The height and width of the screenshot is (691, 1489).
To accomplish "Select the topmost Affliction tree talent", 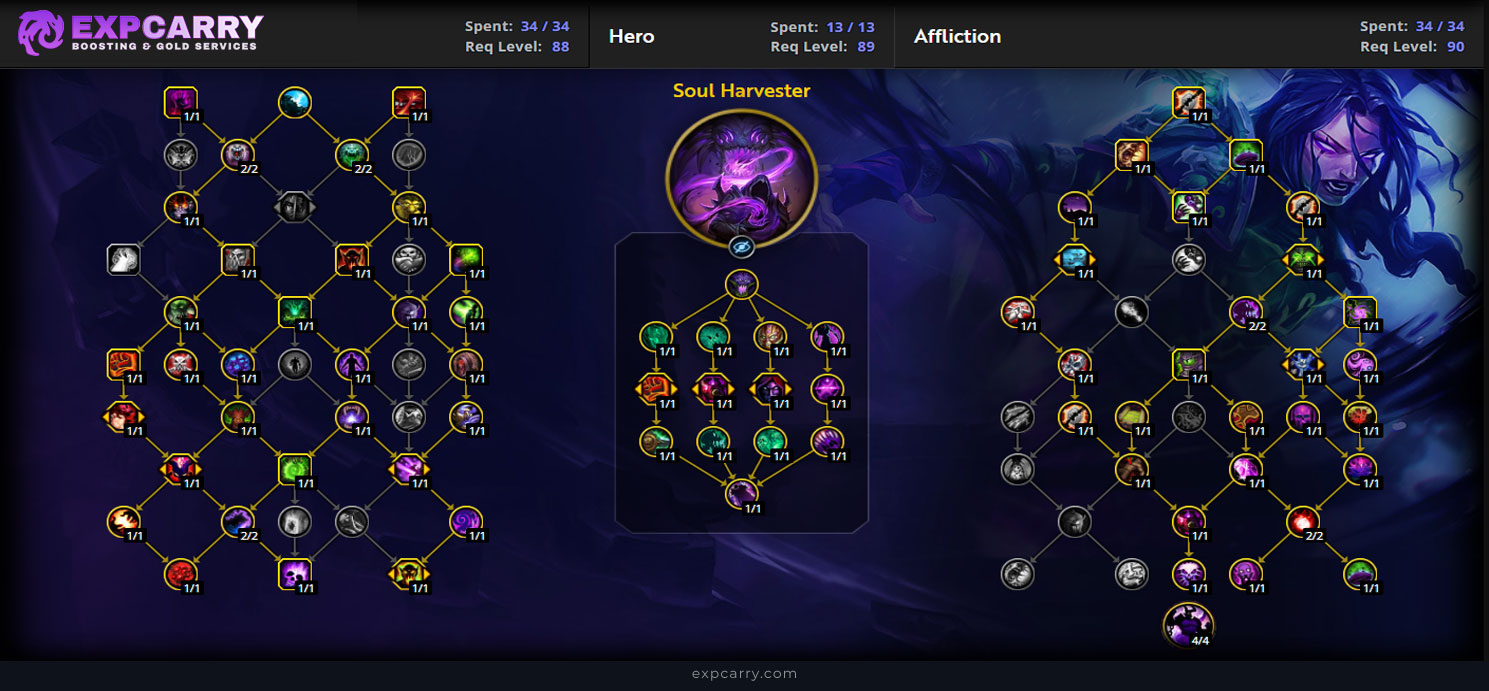I will (x=1188, y=101).
